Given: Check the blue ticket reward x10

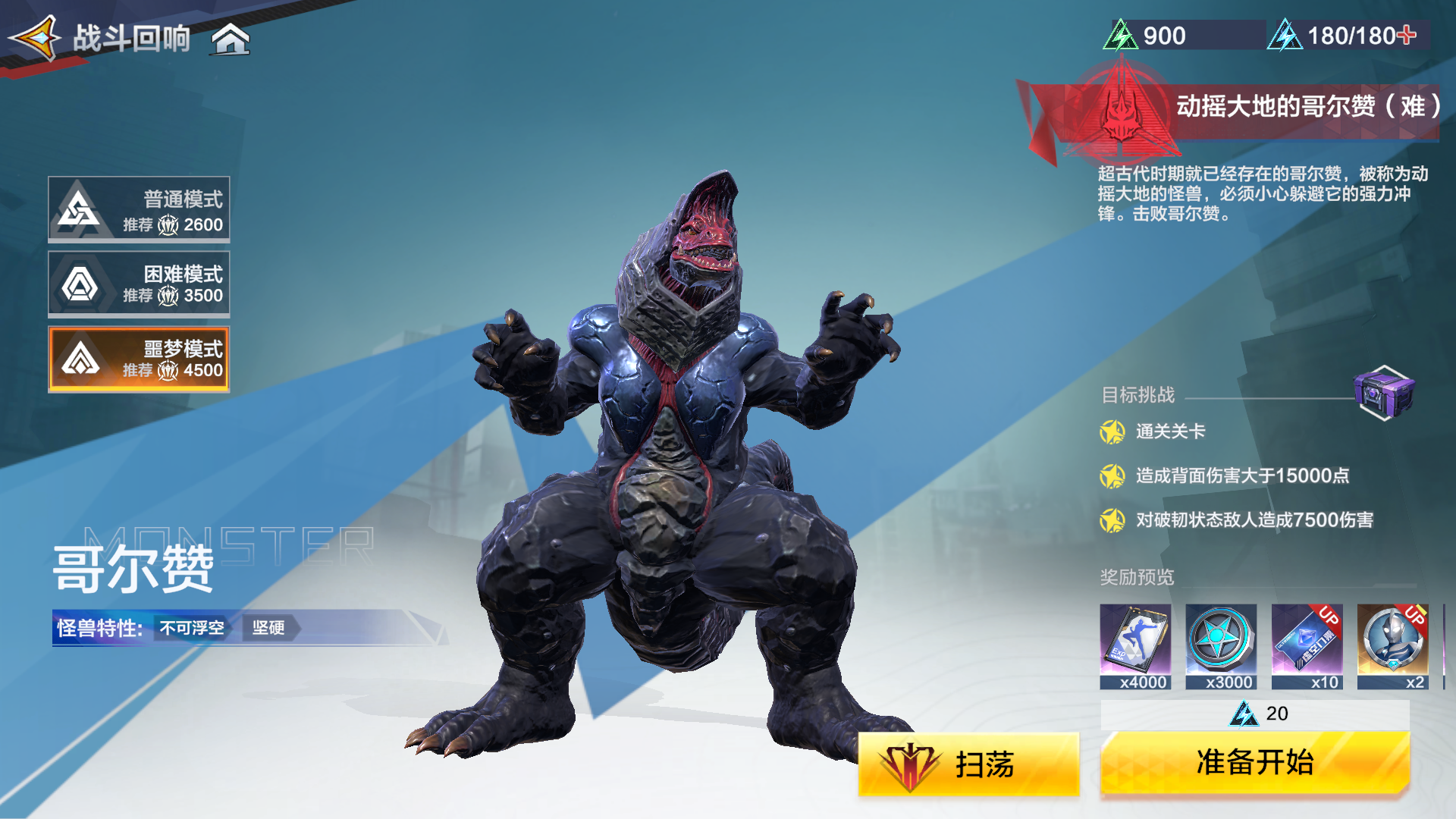Looking at the screenshot, I should [1307, 646].
